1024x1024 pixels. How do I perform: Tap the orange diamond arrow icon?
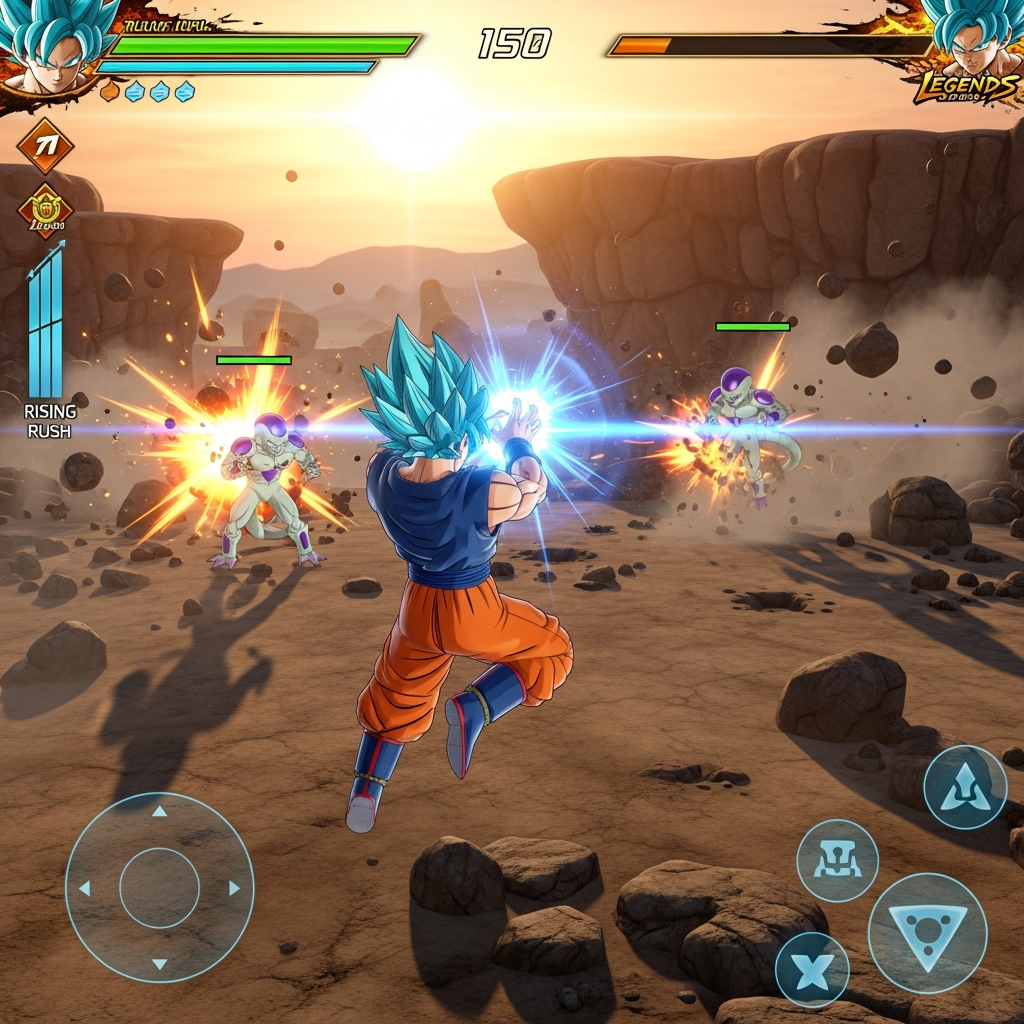(x=45, y=146)
